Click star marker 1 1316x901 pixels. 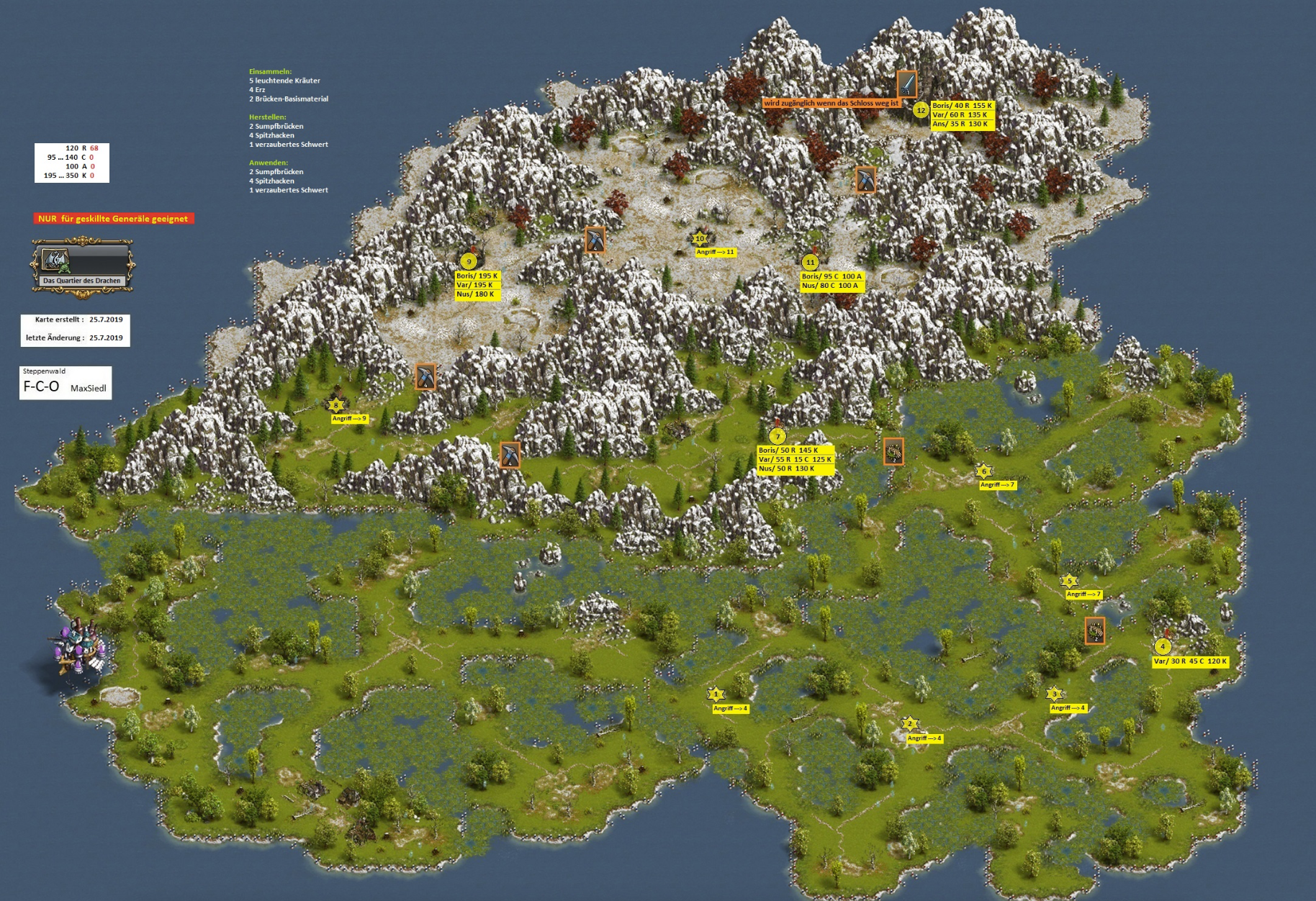716,695
